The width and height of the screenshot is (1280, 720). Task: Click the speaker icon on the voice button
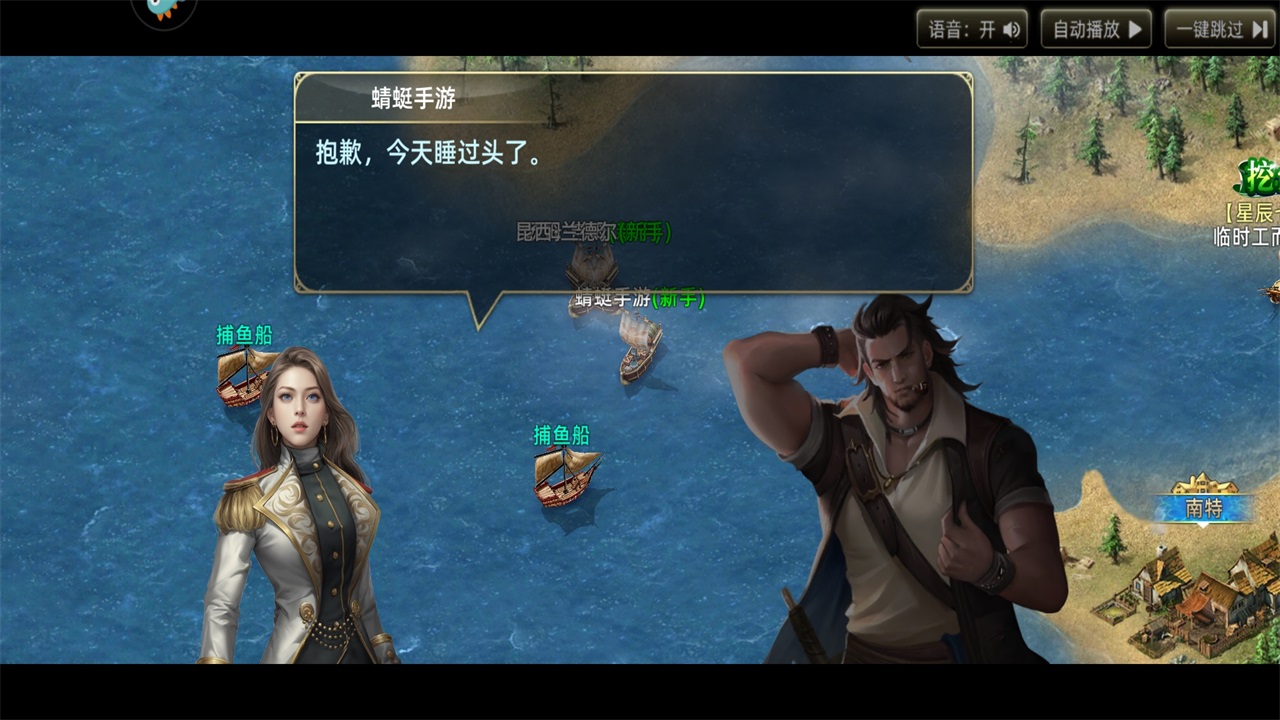(x=1012, y=29)
